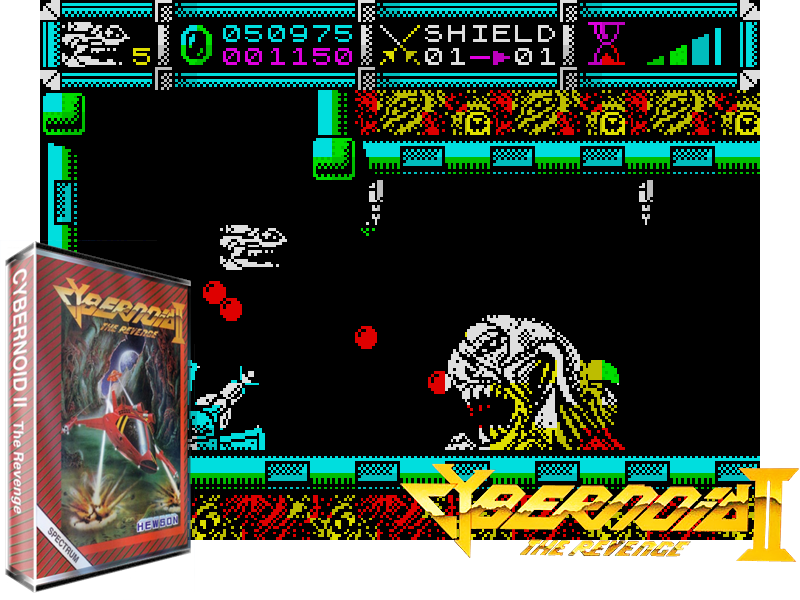Screen dimensions: 800x600
Task: Select the green oval score icon
Action: (x=196, y=45)
